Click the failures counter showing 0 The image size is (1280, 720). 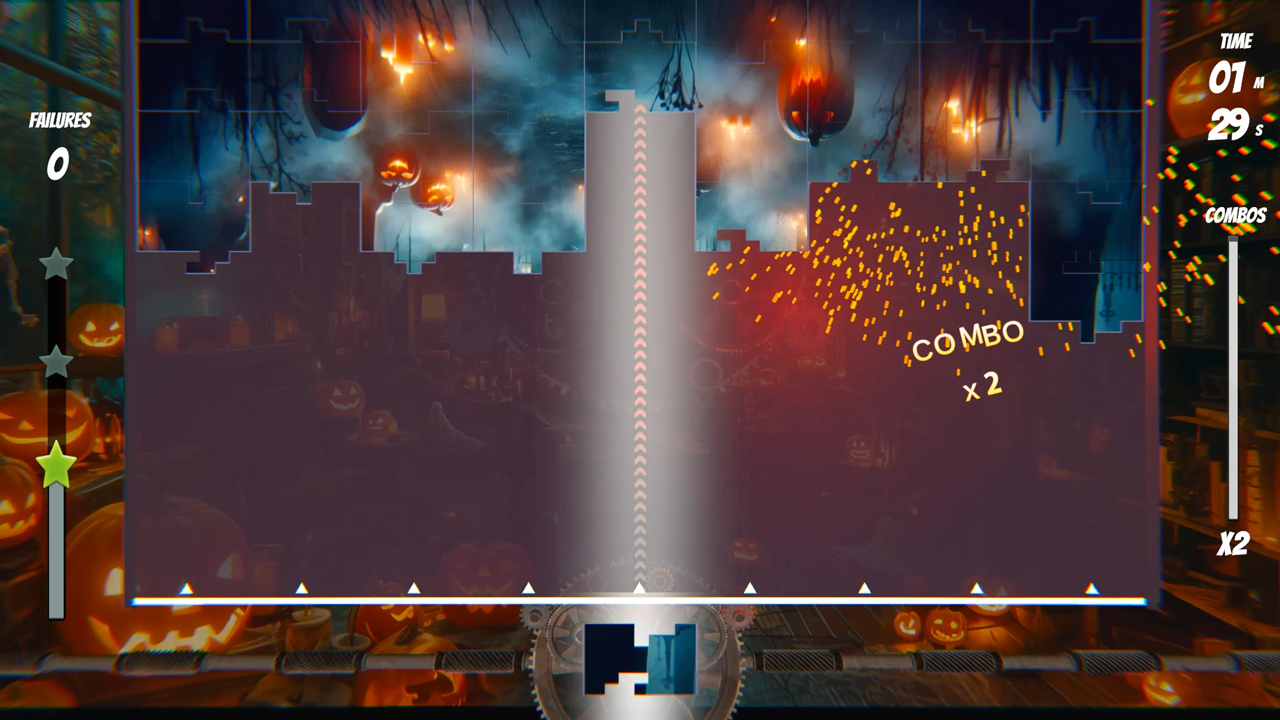(x=57, y=163)
